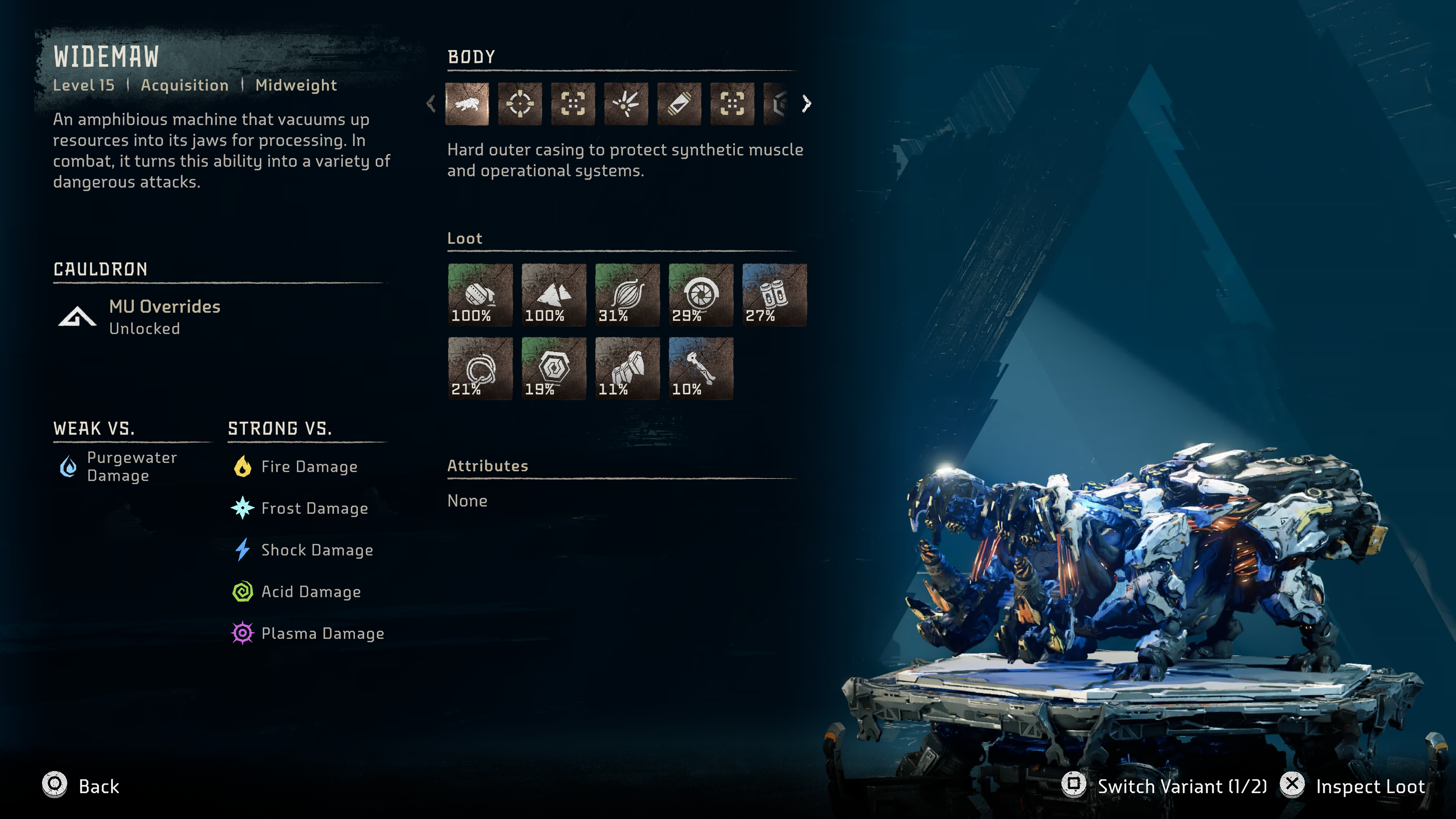
Task: Inspect the coiled ring loot at 21%
Action: point(480,368)
